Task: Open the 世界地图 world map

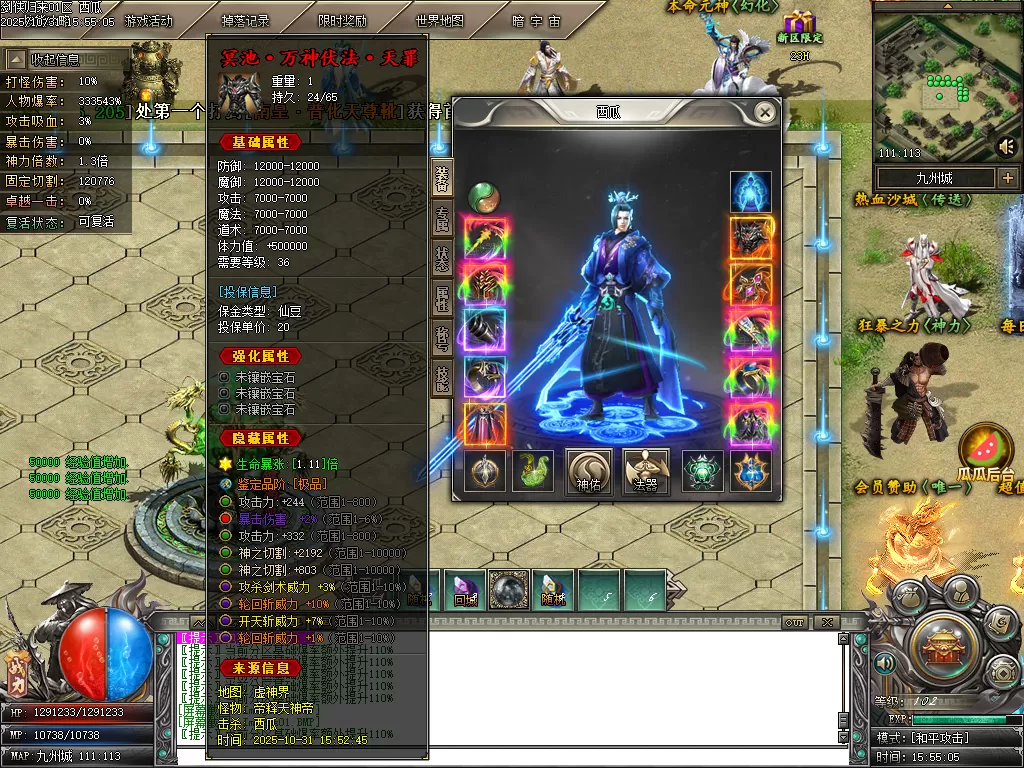Action: point(439,21)
